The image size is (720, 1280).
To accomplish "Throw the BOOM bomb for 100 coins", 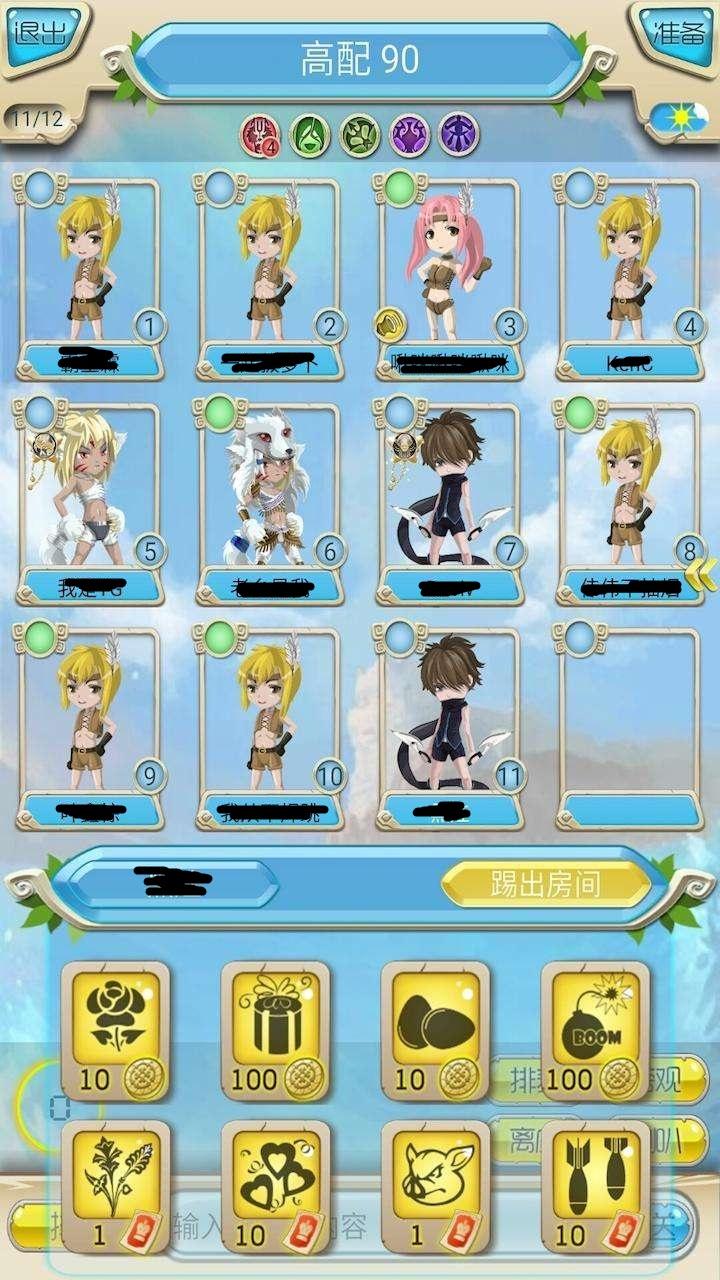I will 595,1028.
